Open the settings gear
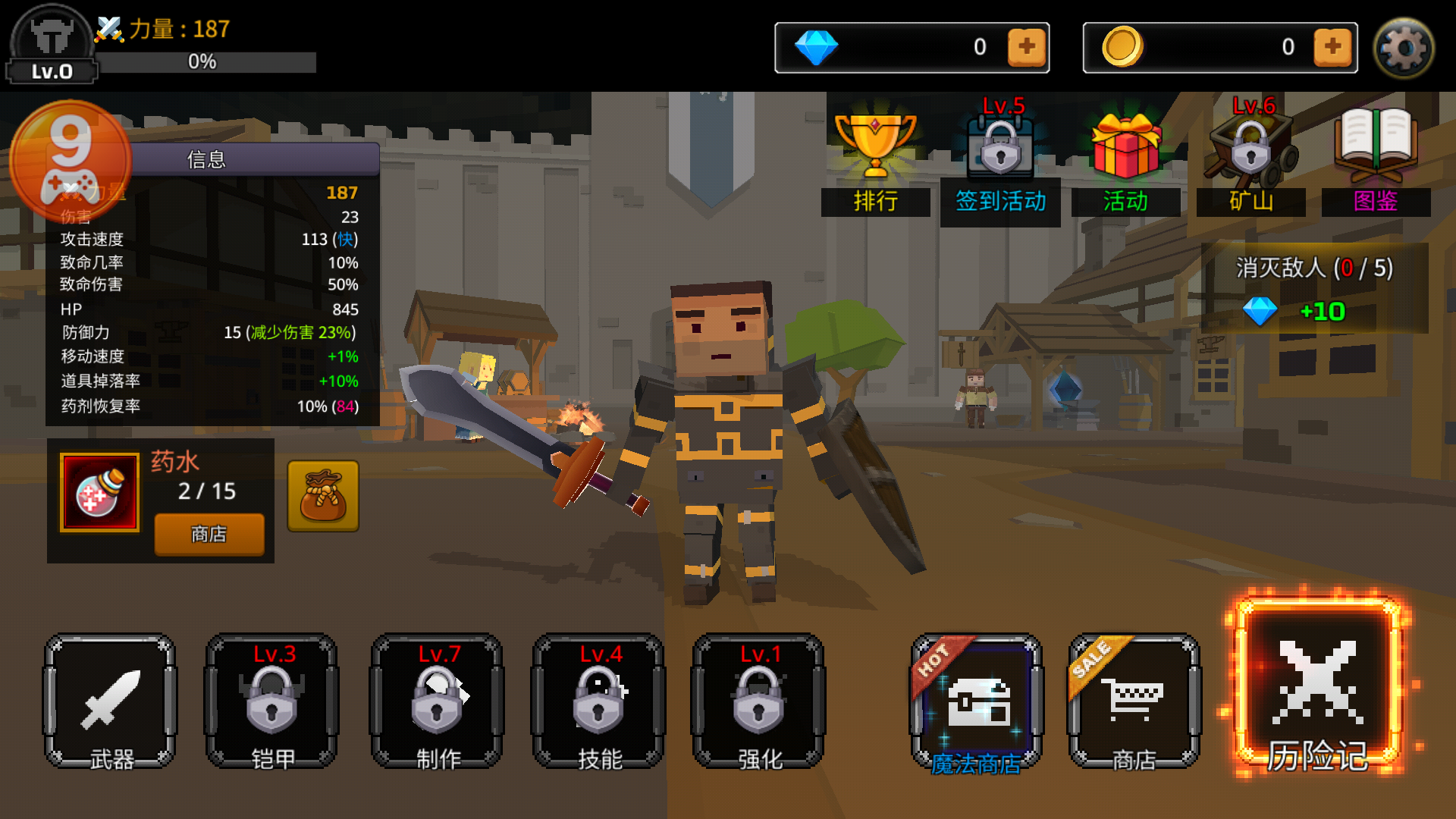1456x819 pixels. 1404,48
